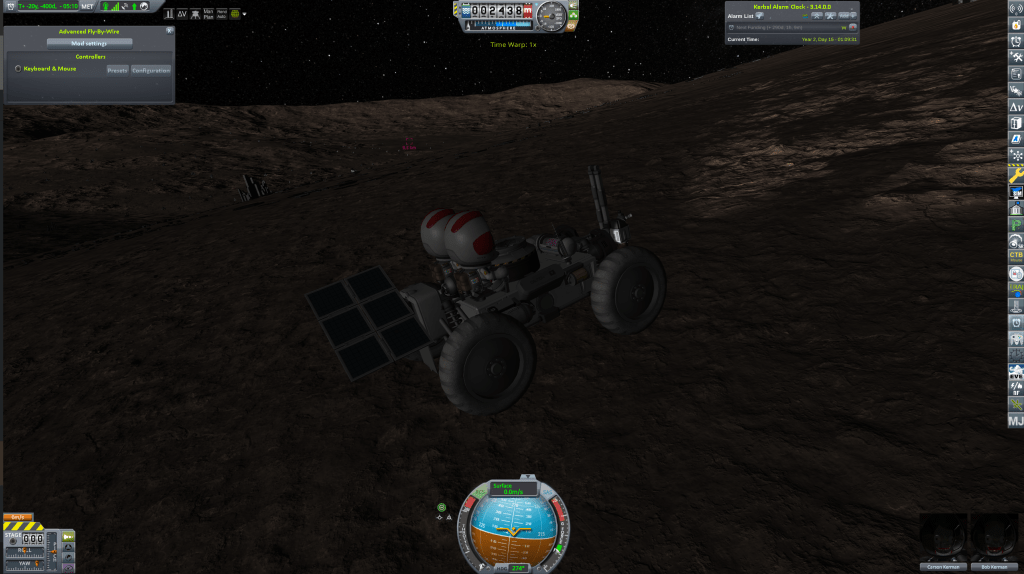Open Configuration for Keyboard & Mouse controller
The image size is (1024, 574).
click(x=151, y=70)
